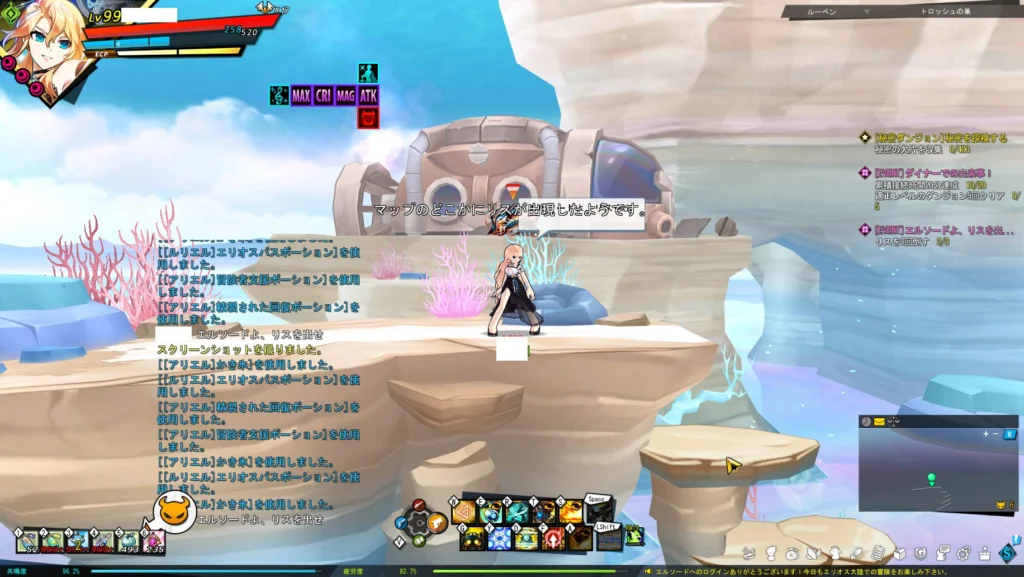Image resolution: width=1024 pixels, height=577 pixels.
Task: Click the red demon face buff icon
Action: (368, 118)
